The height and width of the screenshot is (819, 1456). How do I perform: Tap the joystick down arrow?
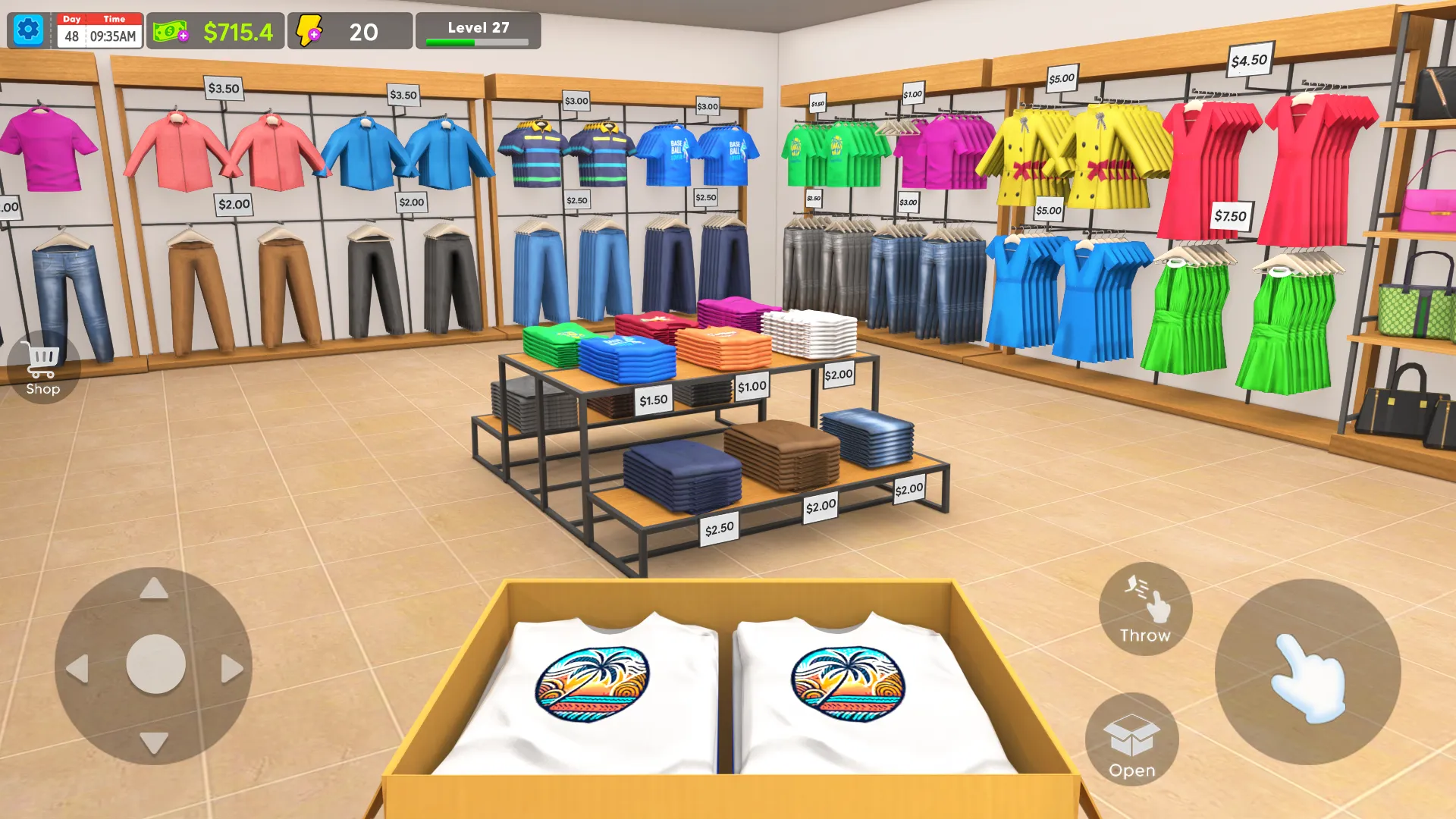click(154, 742)
